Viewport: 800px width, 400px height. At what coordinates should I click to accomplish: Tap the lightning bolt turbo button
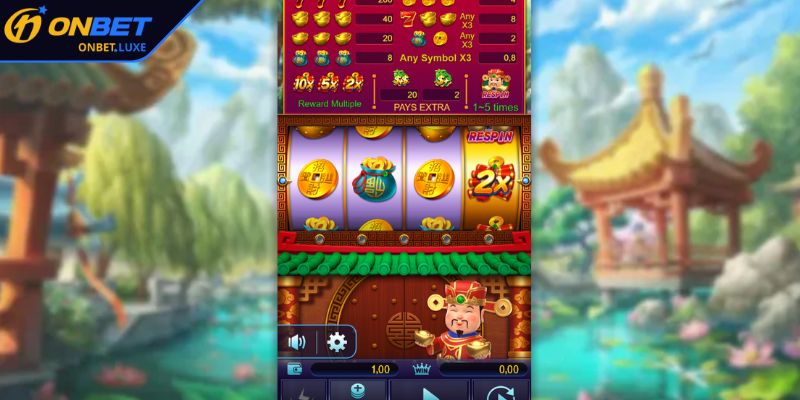[x=300, y=392]
